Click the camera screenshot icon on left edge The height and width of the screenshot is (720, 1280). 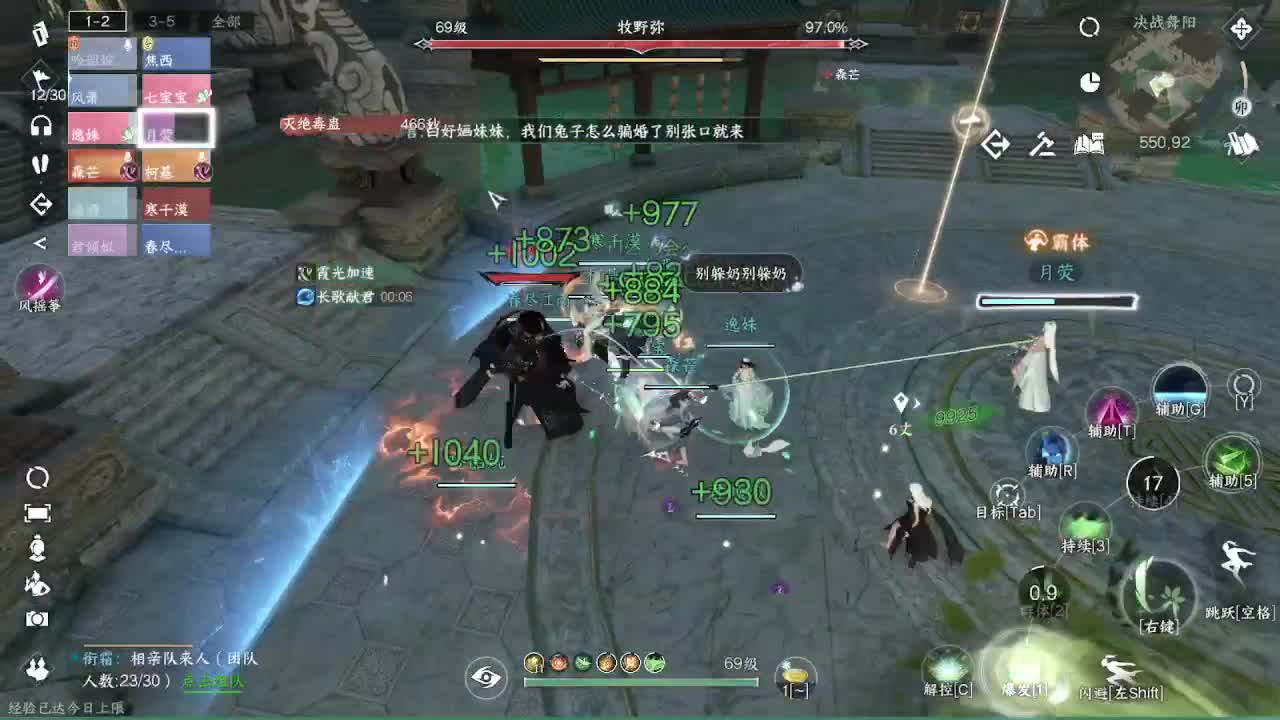point(38,618)
